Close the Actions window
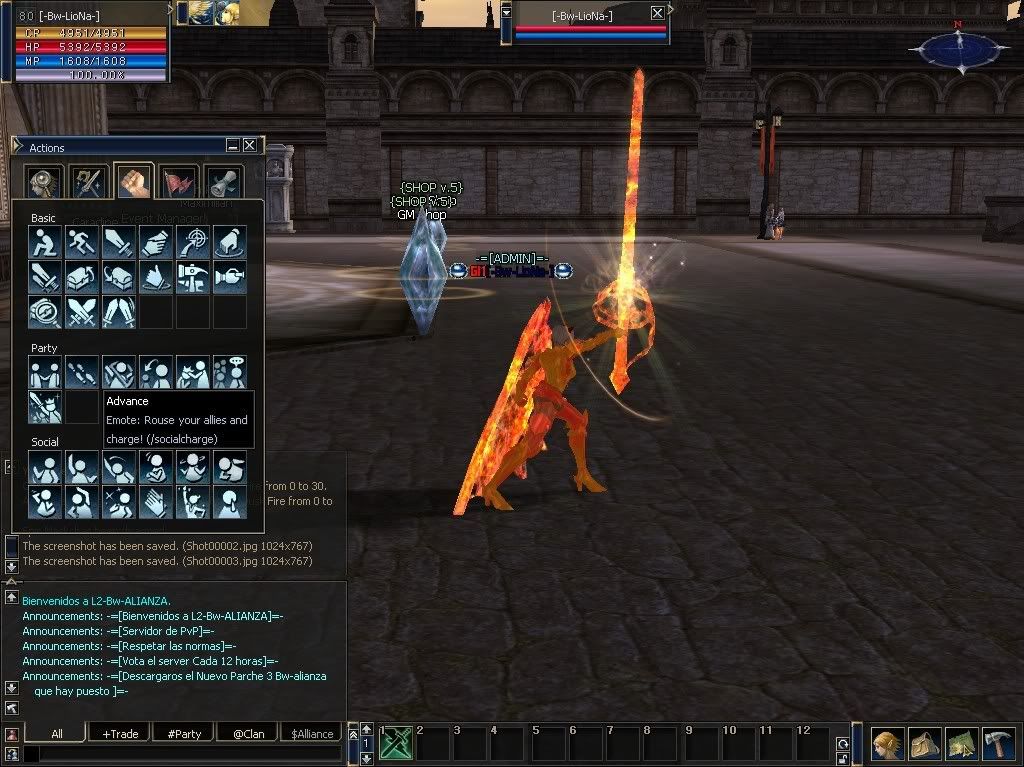 click(249, 146)
